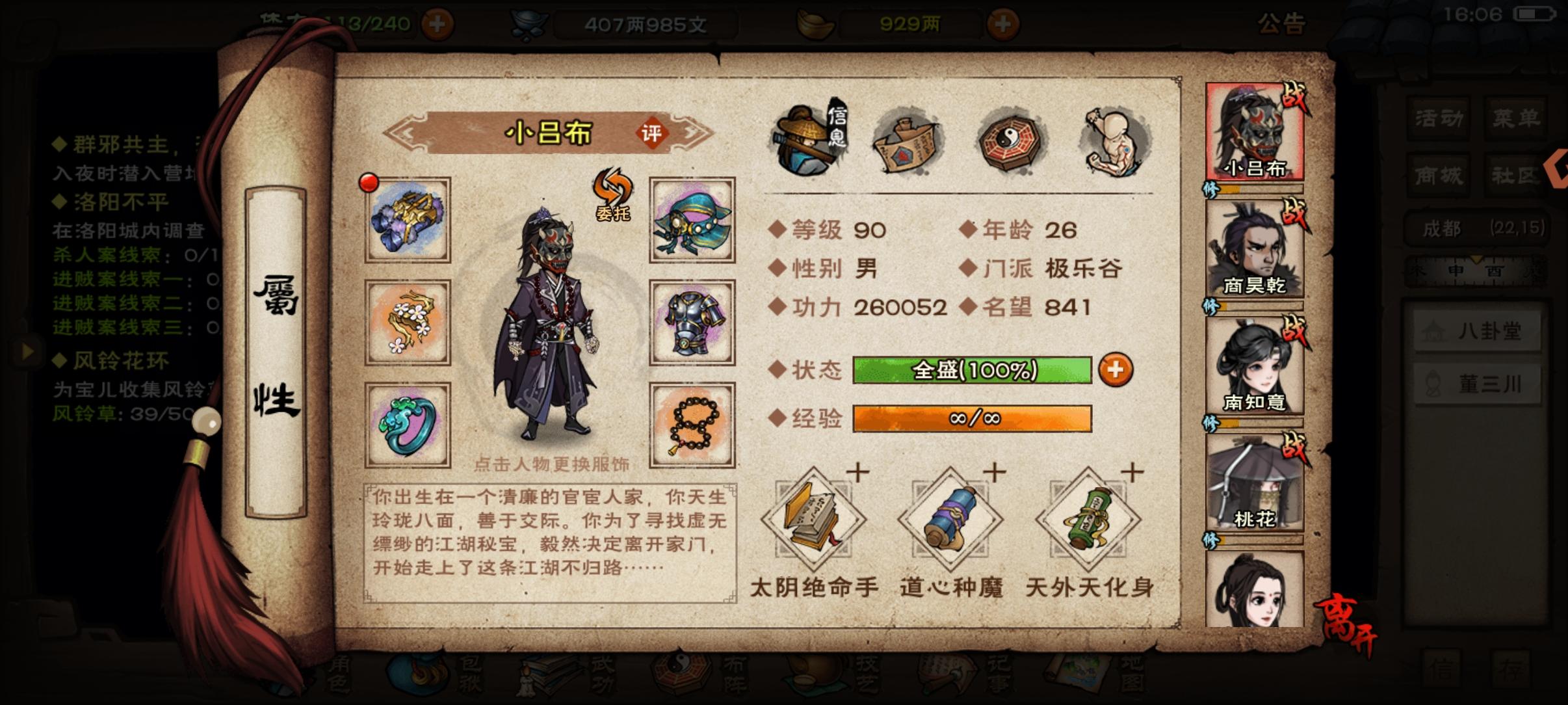Click the plus next to the 状态 status bar
The image size is (1568, 705).
click(1115, 371)
